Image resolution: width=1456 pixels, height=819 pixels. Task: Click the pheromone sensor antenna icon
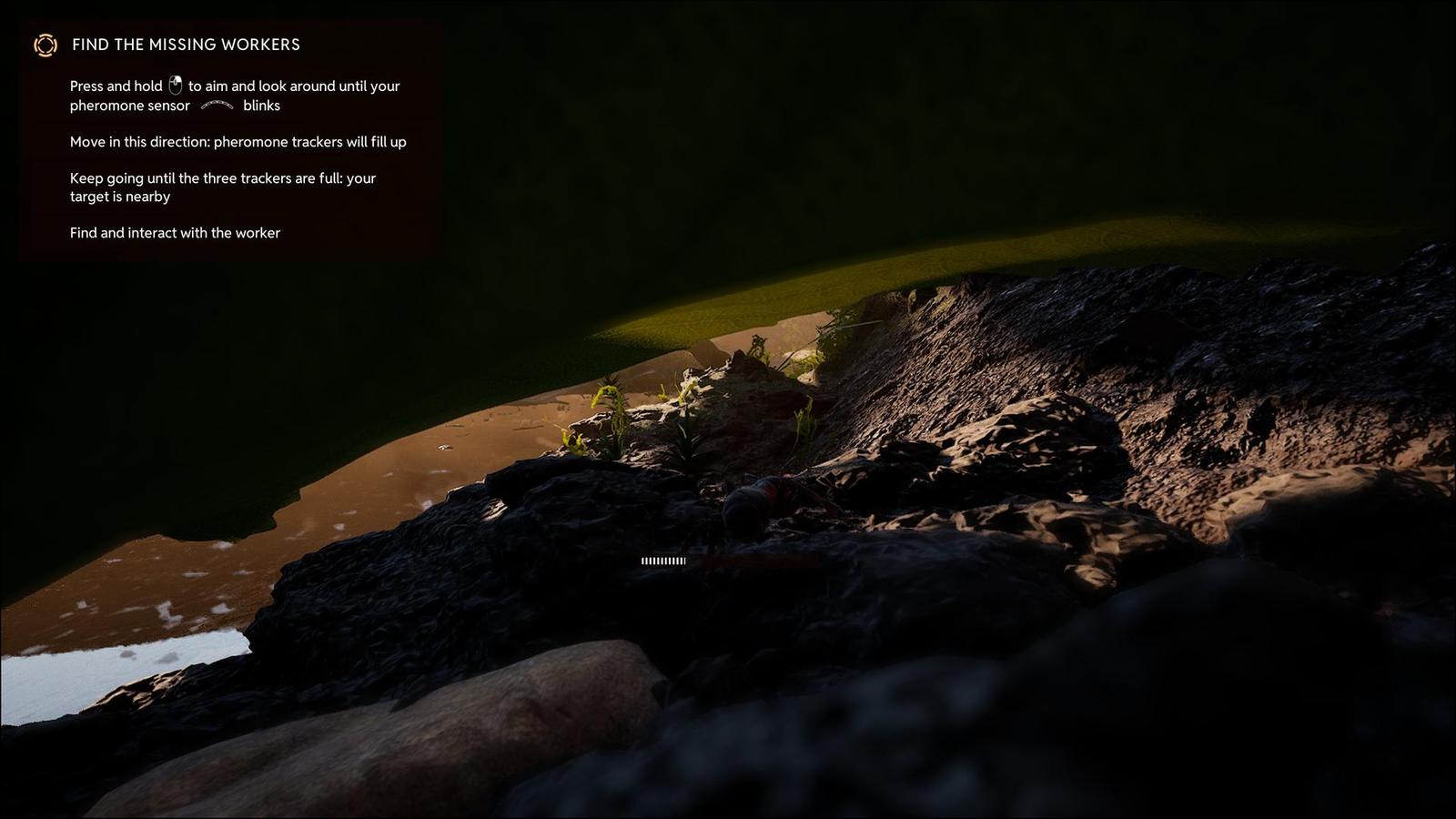[x=217, y=106]
